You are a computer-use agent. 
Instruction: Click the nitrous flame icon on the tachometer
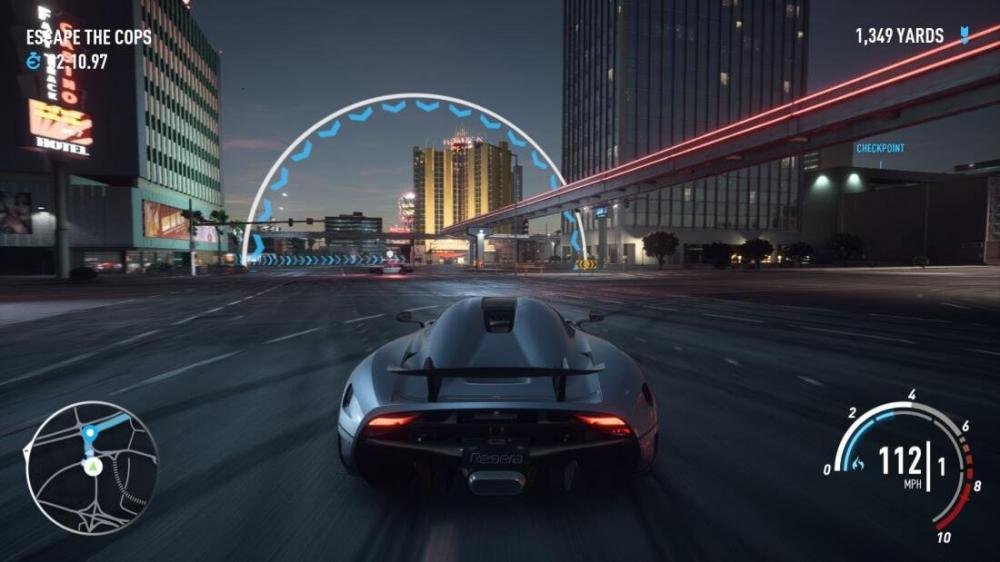858,462
